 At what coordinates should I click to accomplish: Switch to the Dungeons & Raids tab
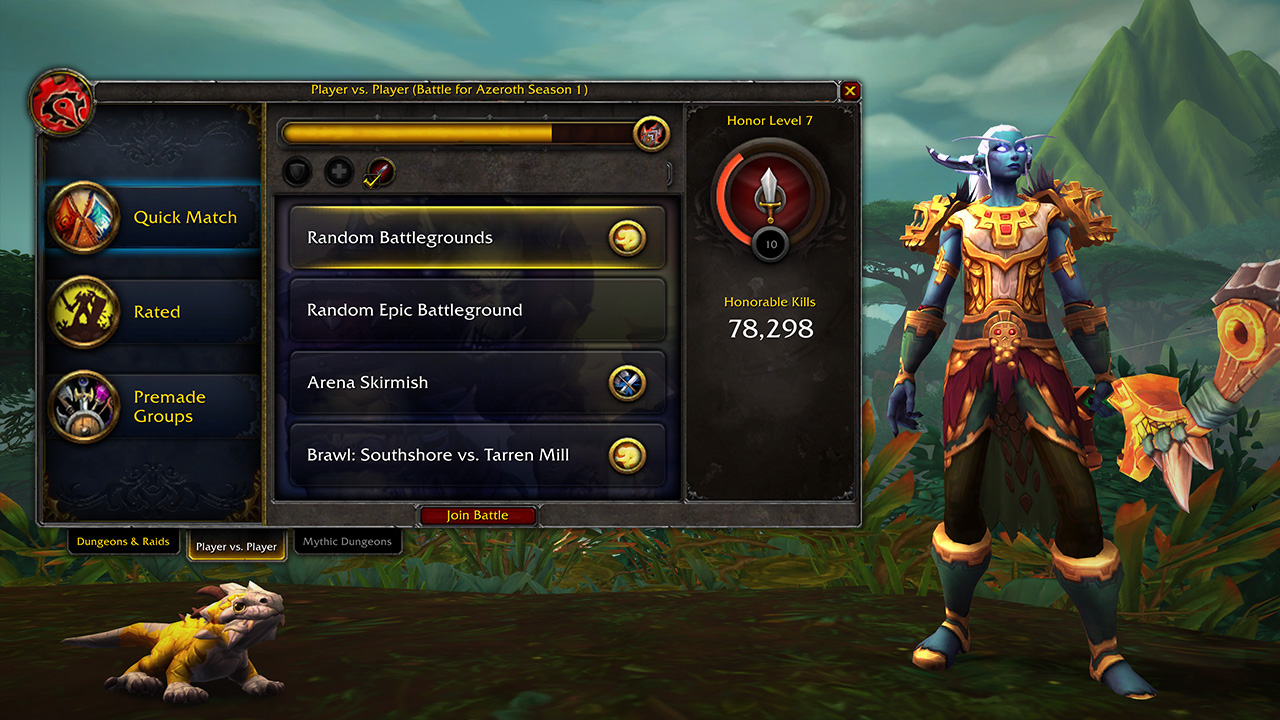click(x=123, y=541)
